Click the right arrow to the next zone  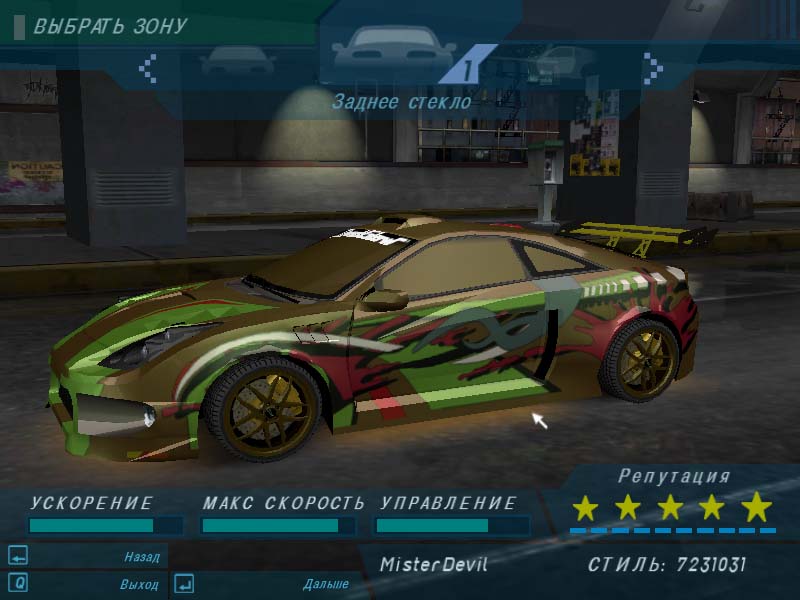[x=652, y=68]
